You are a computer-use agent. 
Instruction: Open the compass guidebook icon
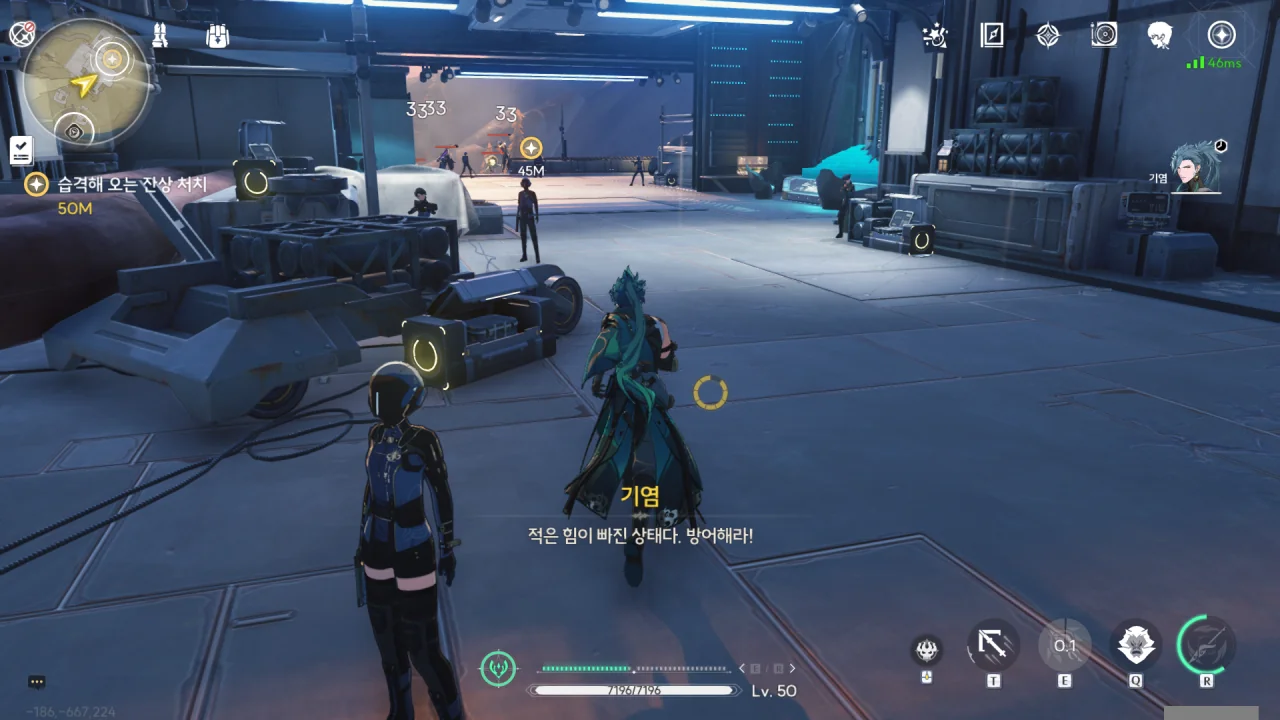992,36
